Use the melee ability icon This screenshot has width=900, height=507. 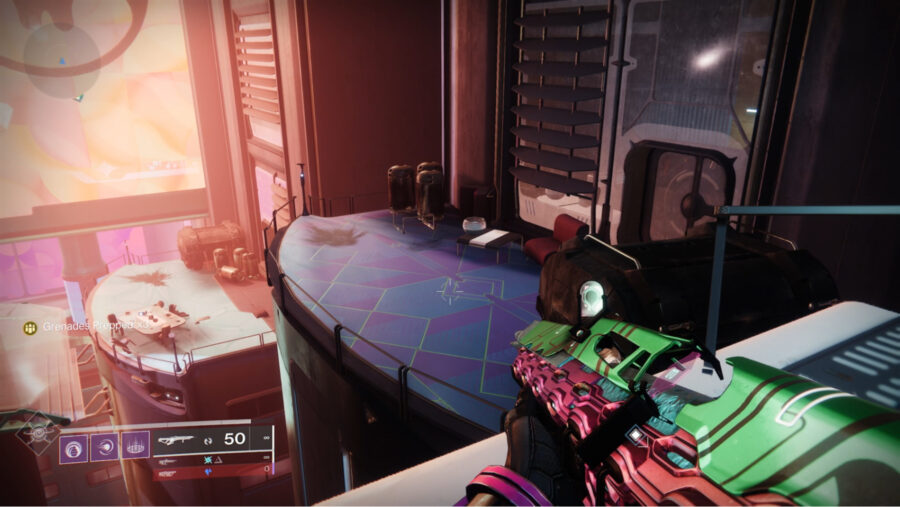(105, 445)
